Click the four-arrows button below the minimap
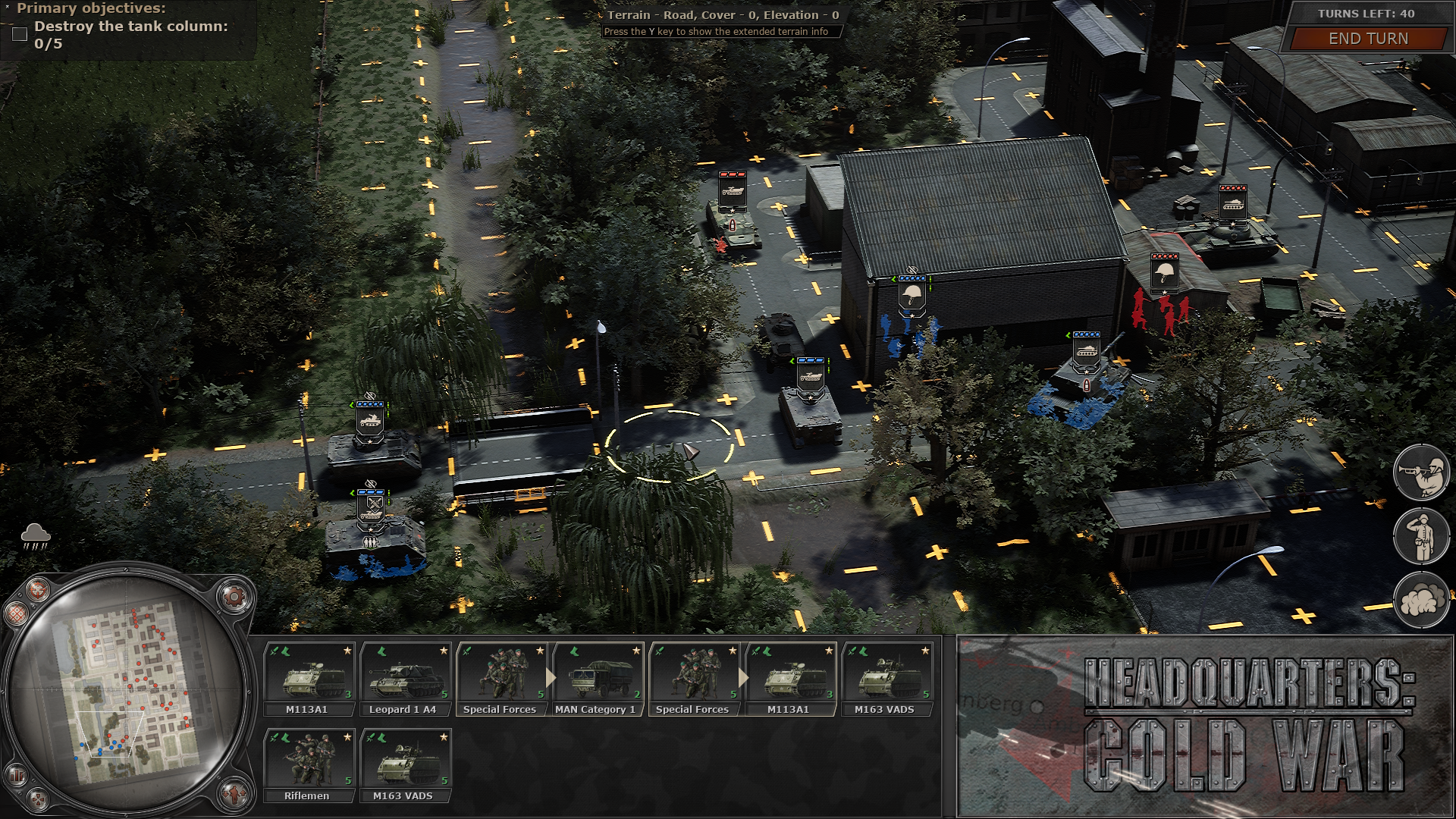Screen dimensions: 1456x819 38,799
